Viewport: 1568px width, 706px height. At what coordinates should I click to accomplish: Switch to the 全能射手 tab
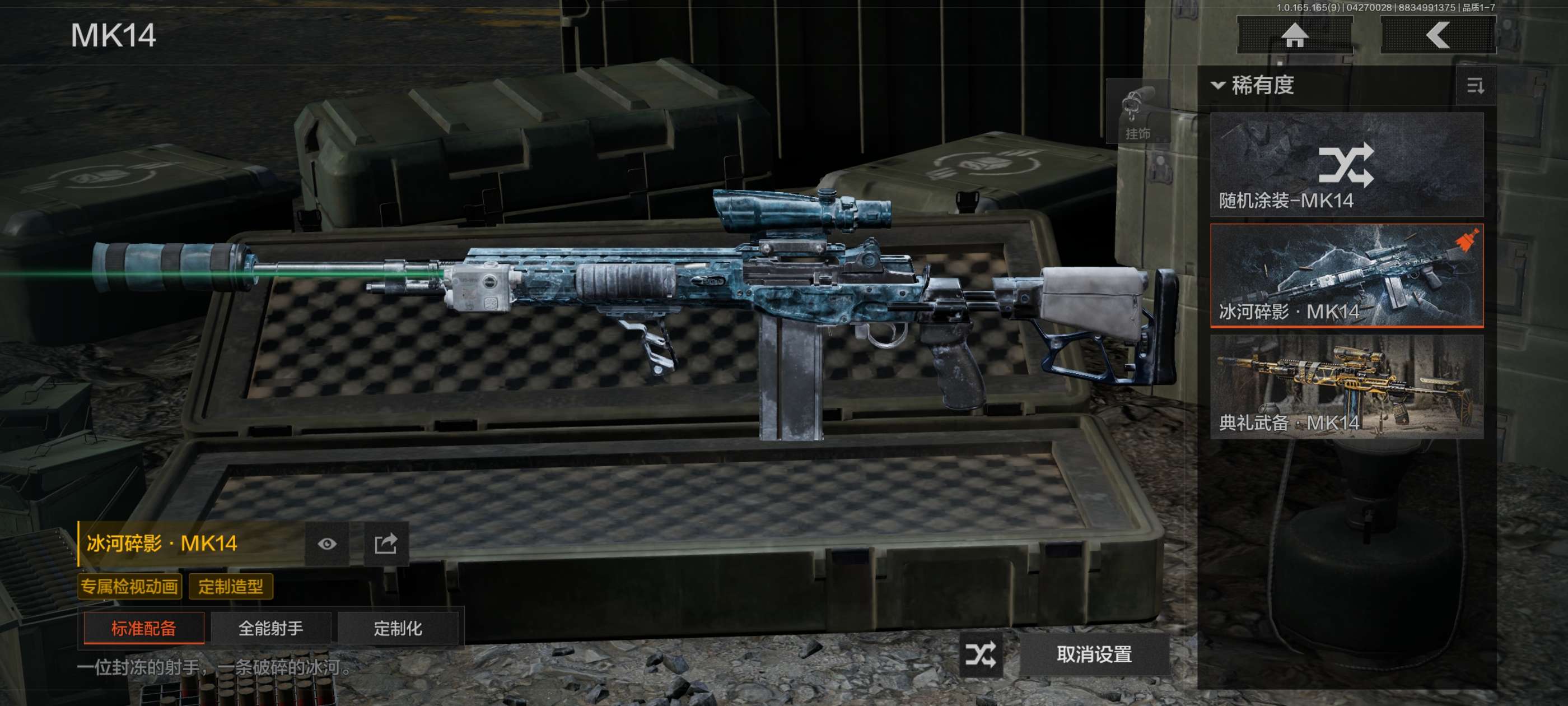pos(271,628)
